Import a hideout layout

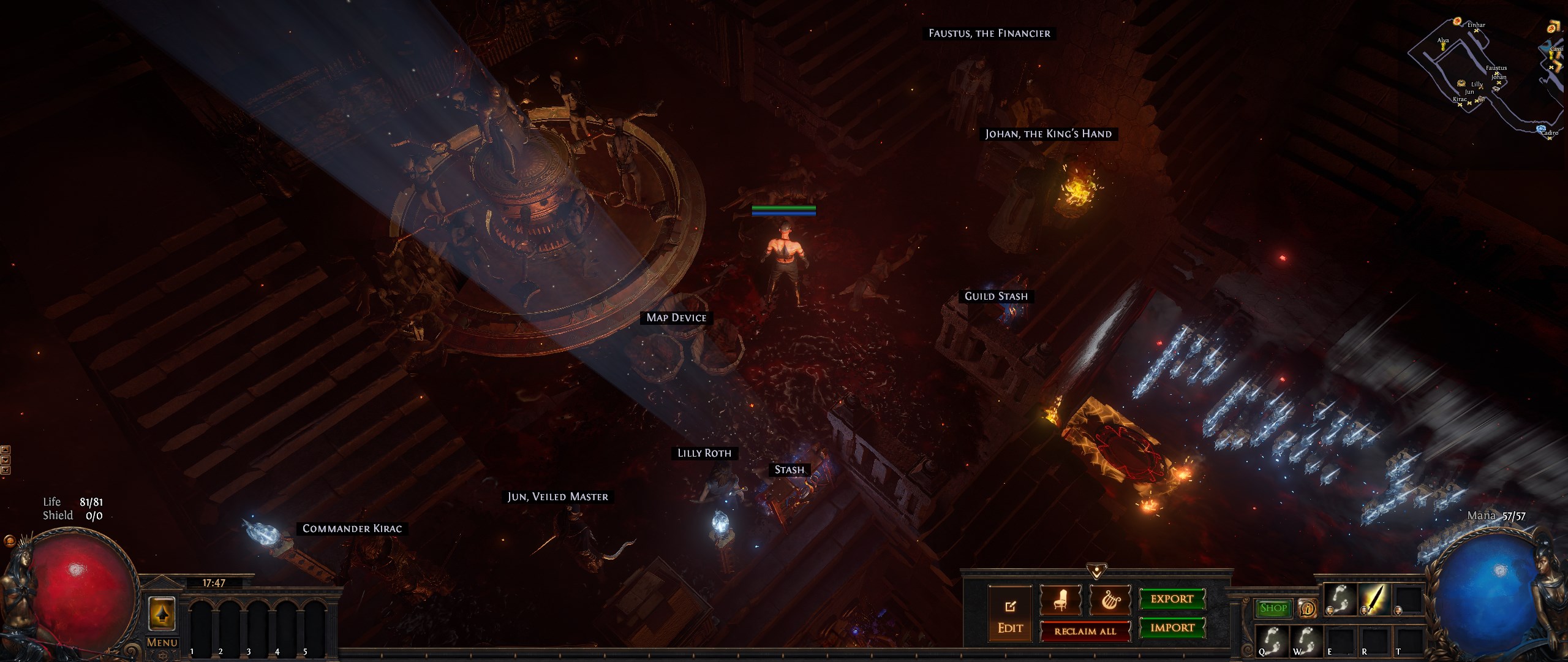tap(1172, 628)
